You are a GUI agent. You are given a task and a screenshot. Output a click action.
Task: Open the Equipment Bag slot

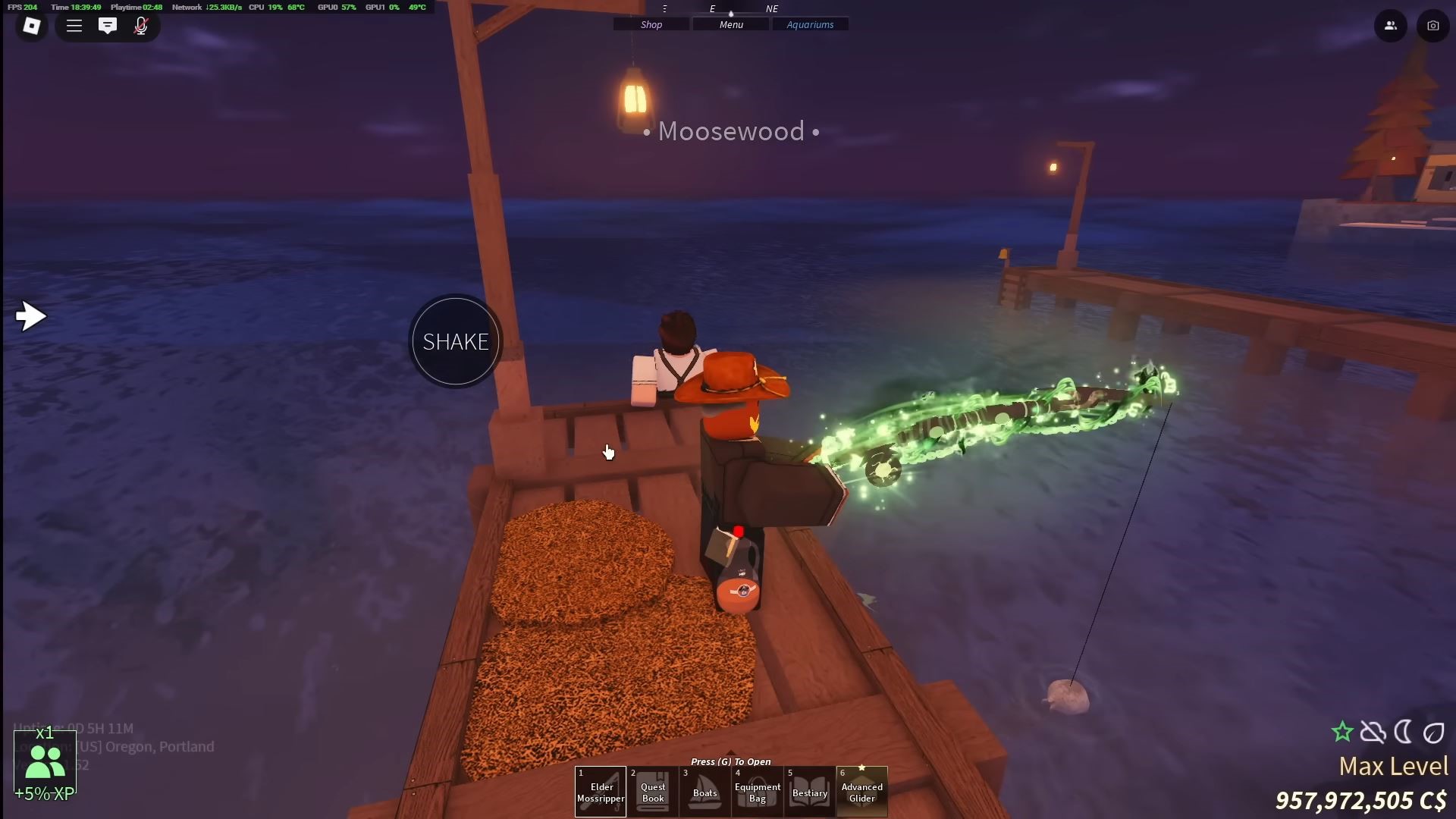(x=757, y=792)
